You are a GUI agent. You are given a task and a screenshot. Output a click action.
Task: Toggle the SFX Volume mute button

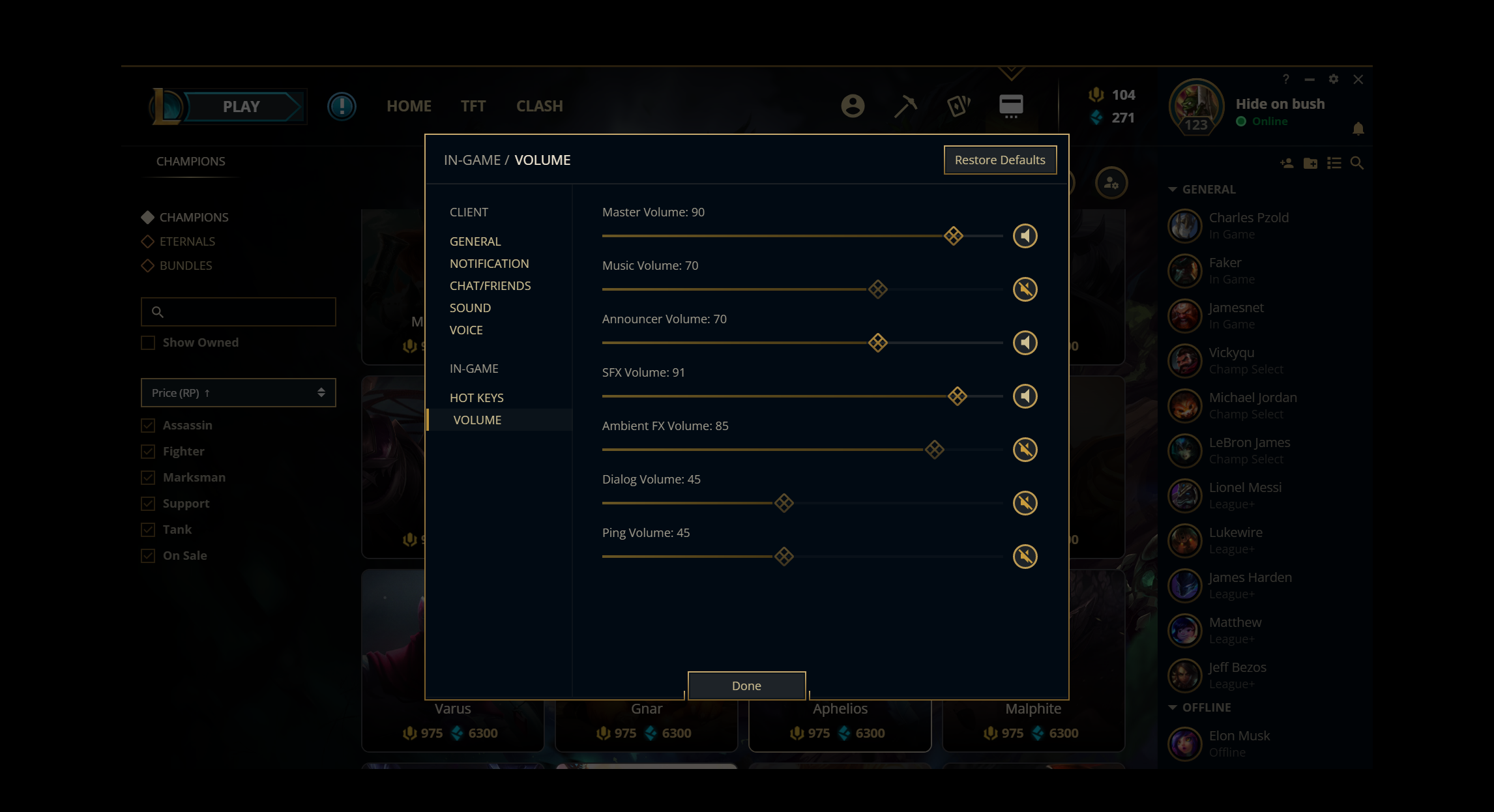click(1025, 396)
